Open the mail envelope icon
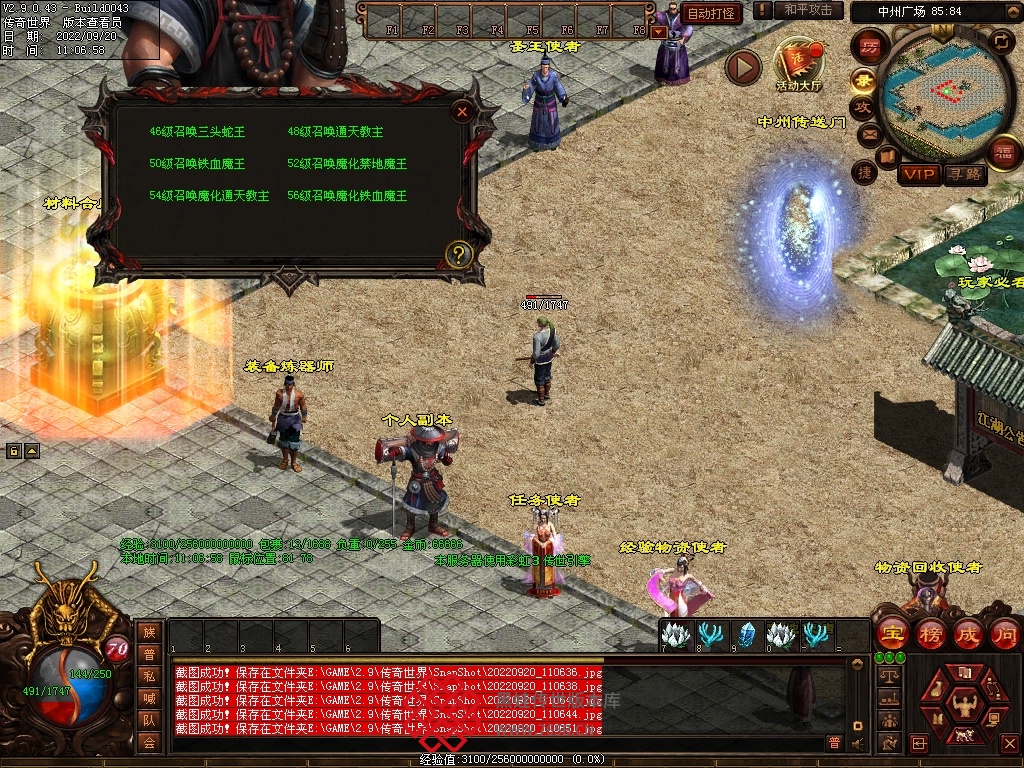The width and height of the screenshot is (1024, 768). pyautogui.click(x=869, y=134)
